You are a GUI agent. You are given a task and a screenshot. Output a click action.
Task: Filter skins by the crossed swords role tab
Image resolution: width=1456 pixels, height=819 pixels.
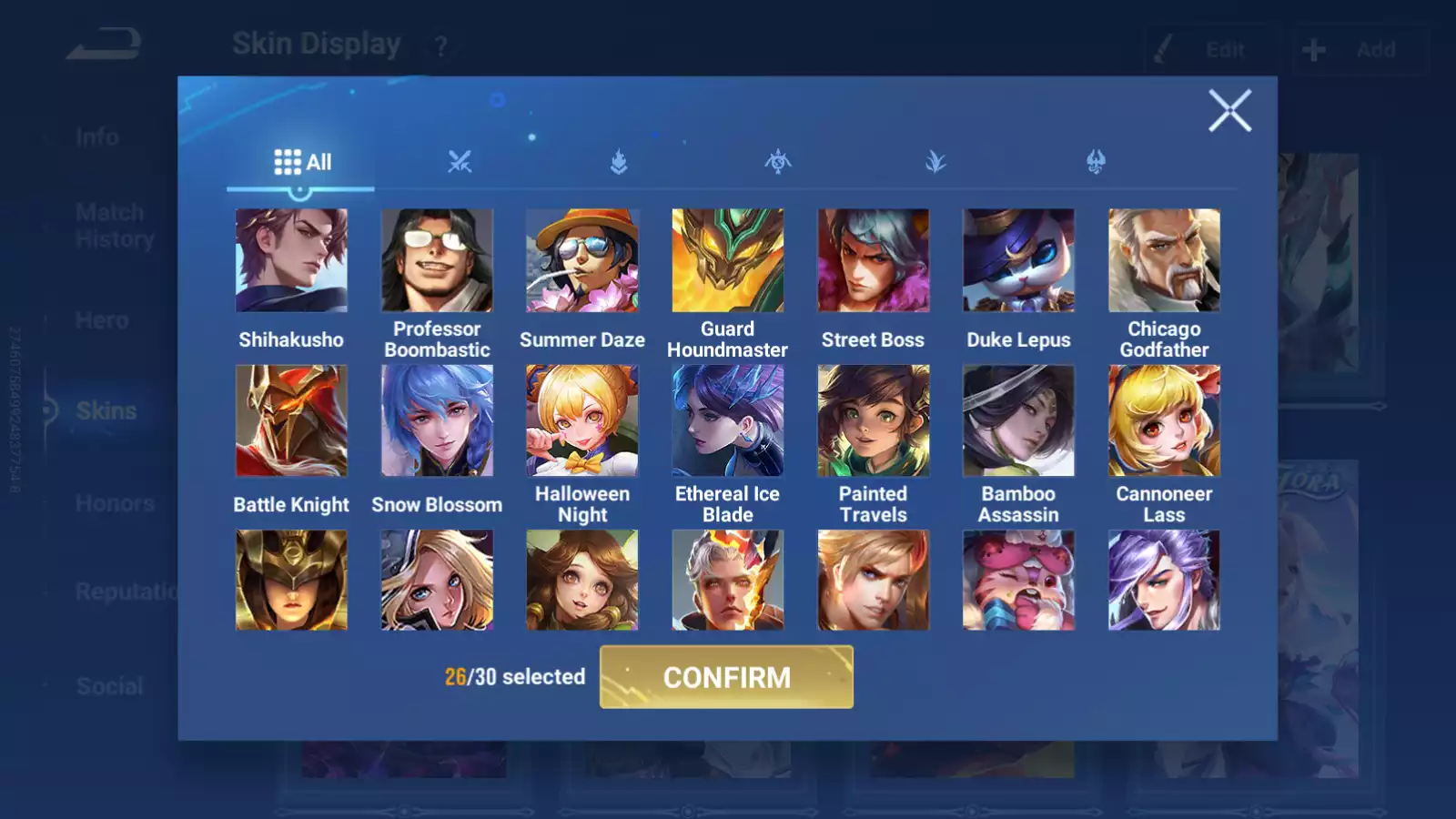tap(460, 162)
